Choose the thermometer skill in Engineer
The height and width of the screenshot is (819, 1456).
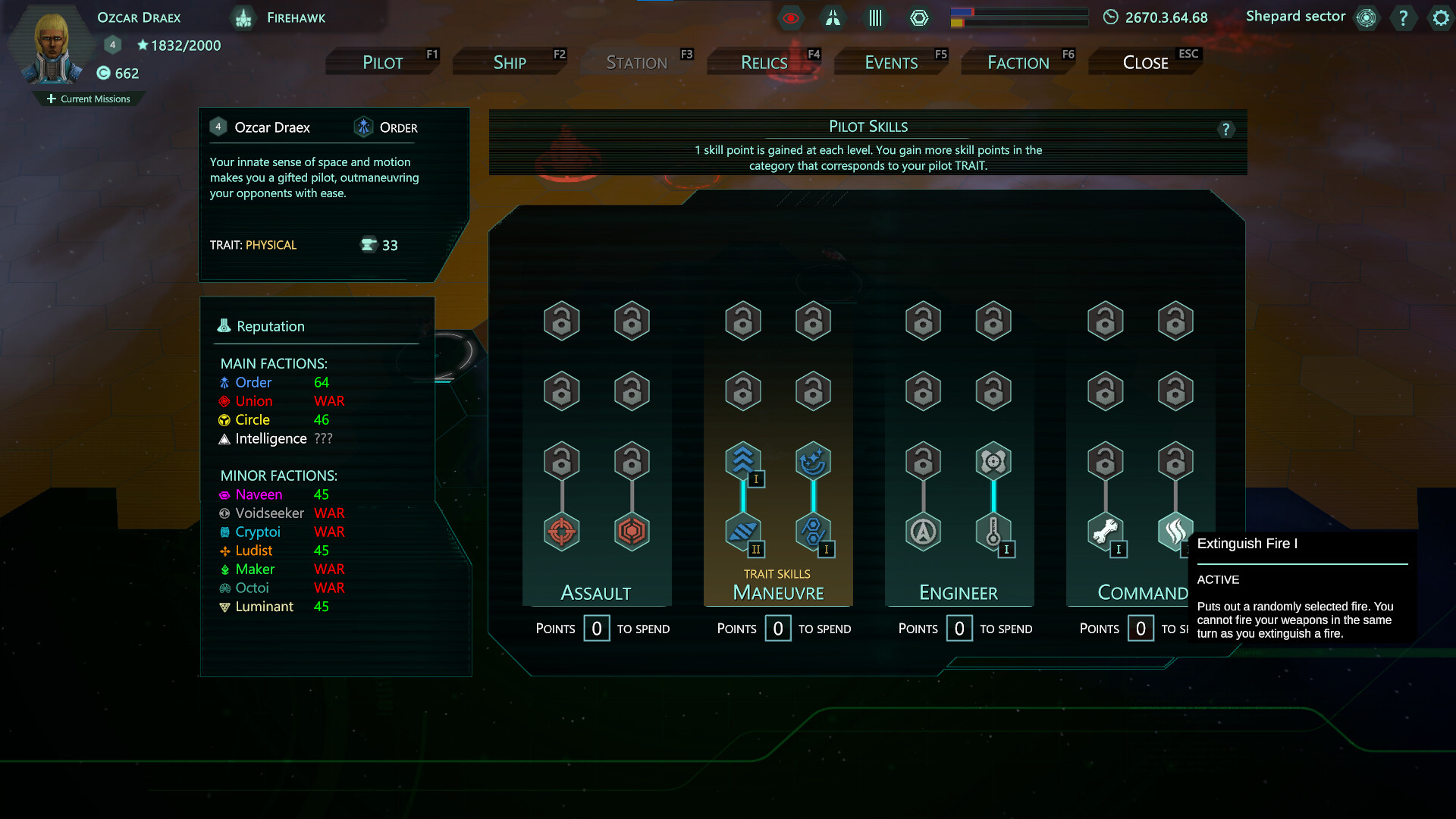coord(993,531)
